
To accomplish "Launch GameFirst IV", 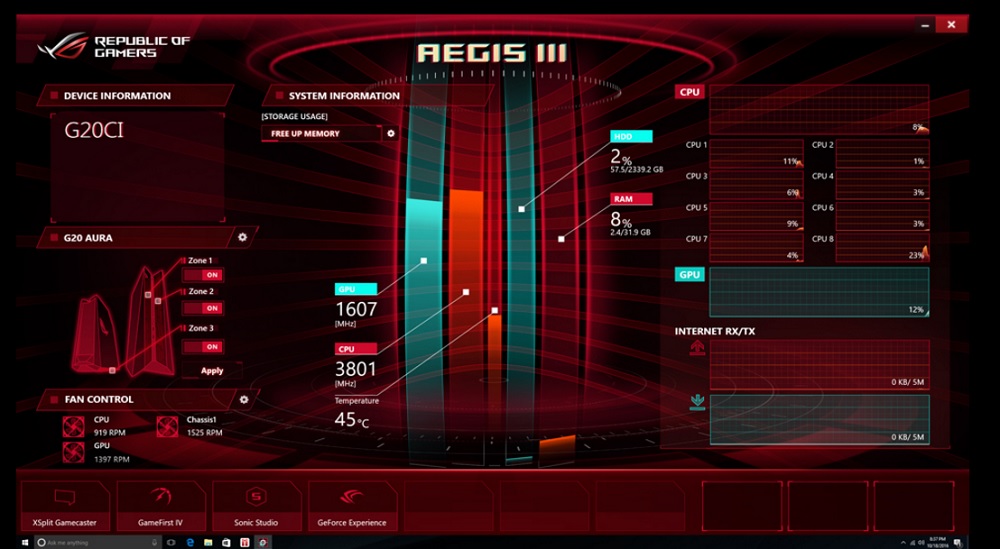I will click(x=160, y=505).
